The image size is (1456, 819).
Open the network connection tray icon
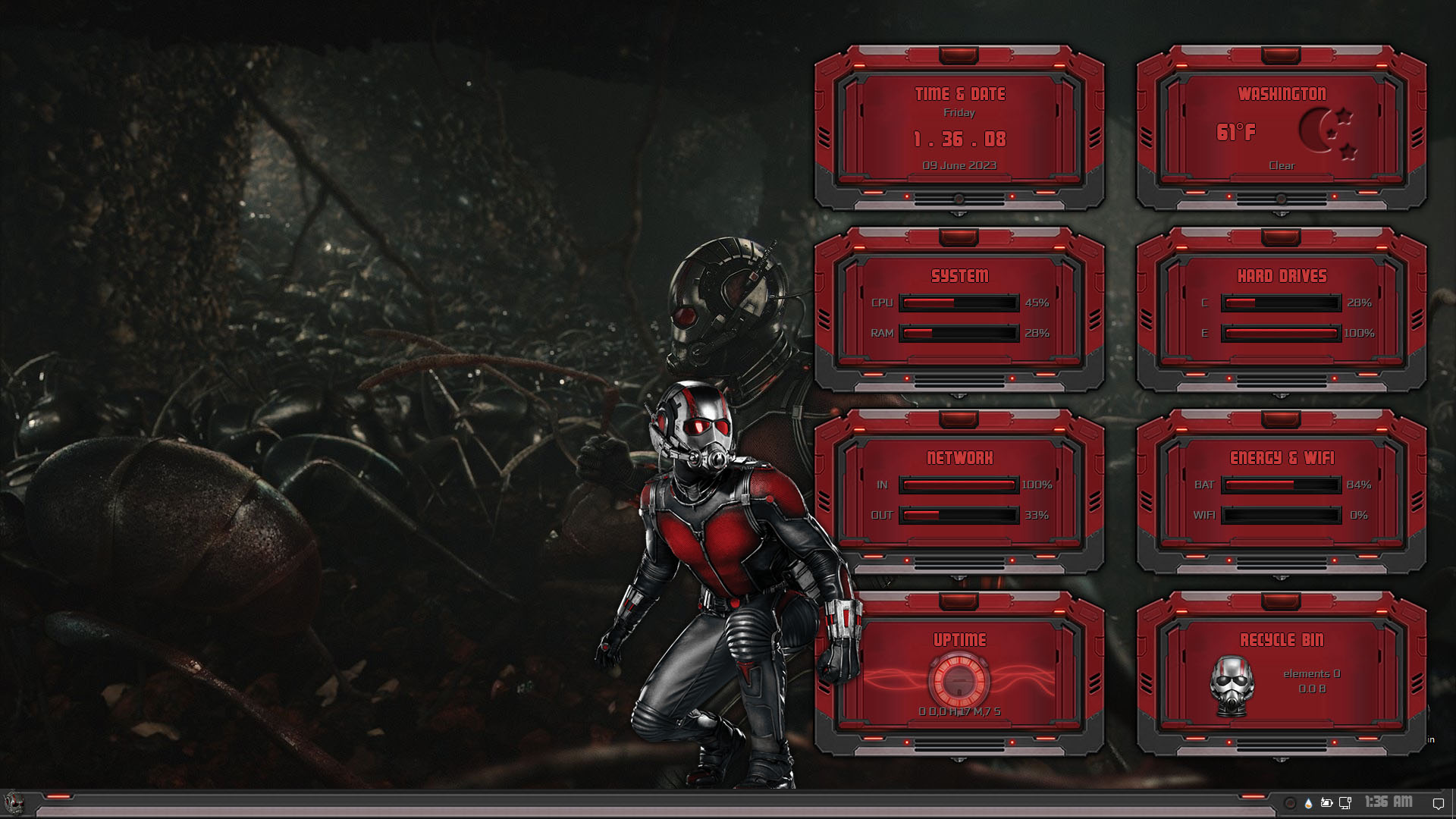(x=1345, y=802)
